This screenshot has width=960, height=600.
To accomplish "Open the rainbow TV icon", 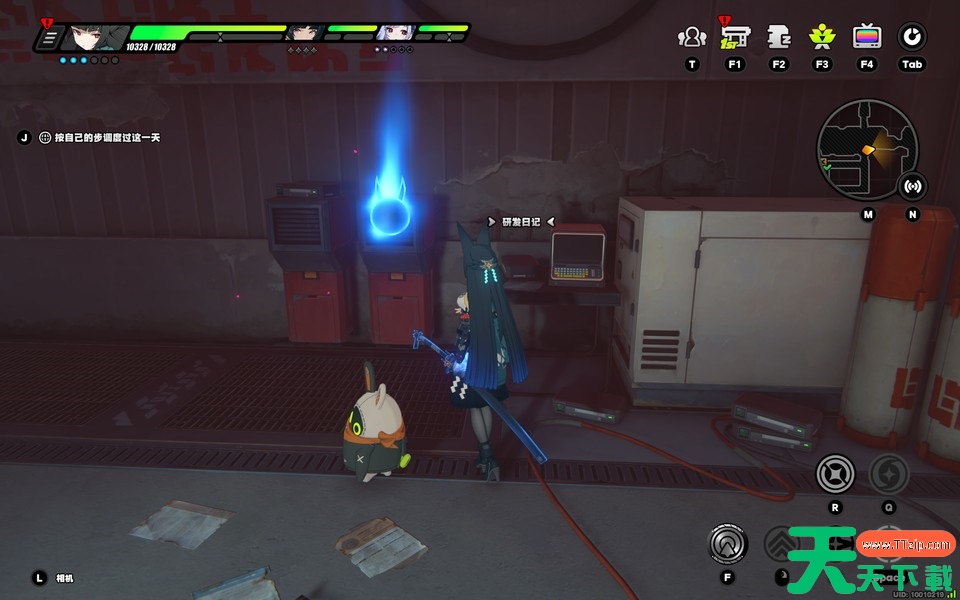I will (x=866, y=38).
